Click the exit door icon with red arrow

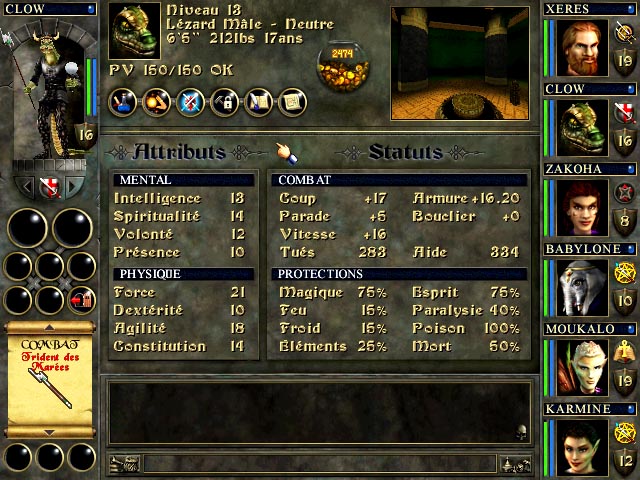[83, 299]
